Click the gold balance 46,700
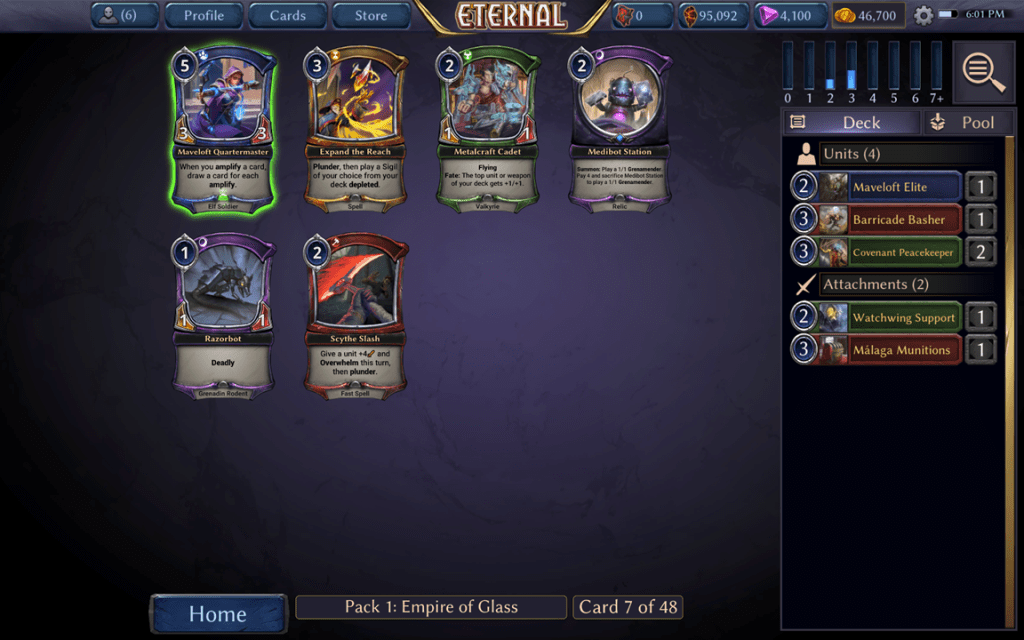1024x640 pixels. (x=868, y=16)
